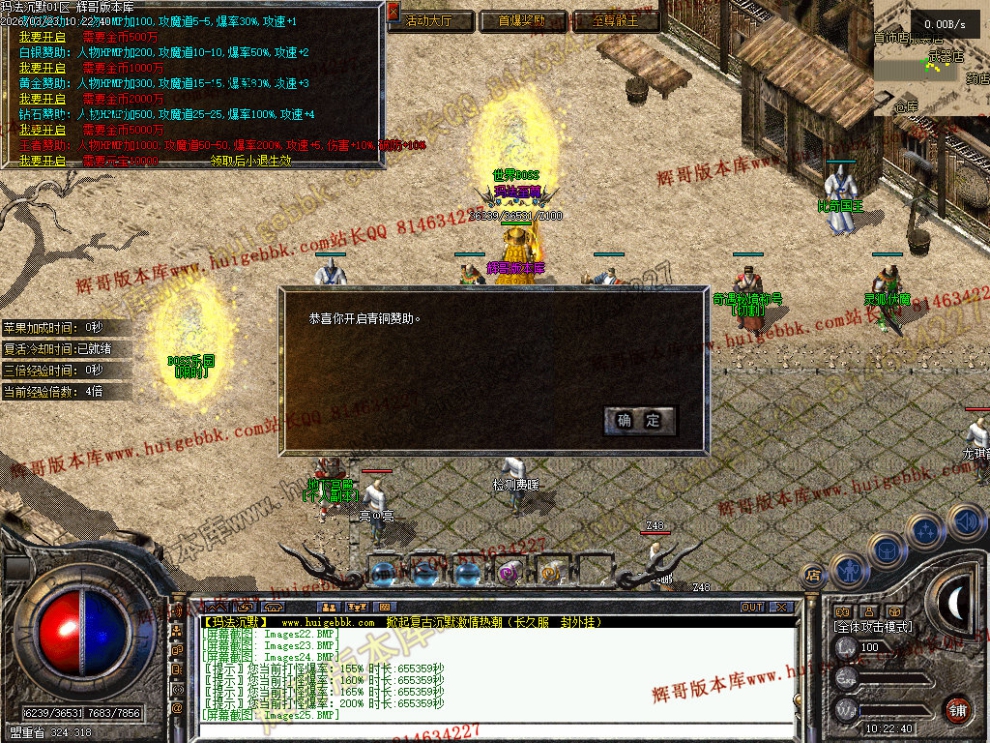
Task: Choose 我要开启 costing 1000万 gold
Action: click(x=42, y=67)
